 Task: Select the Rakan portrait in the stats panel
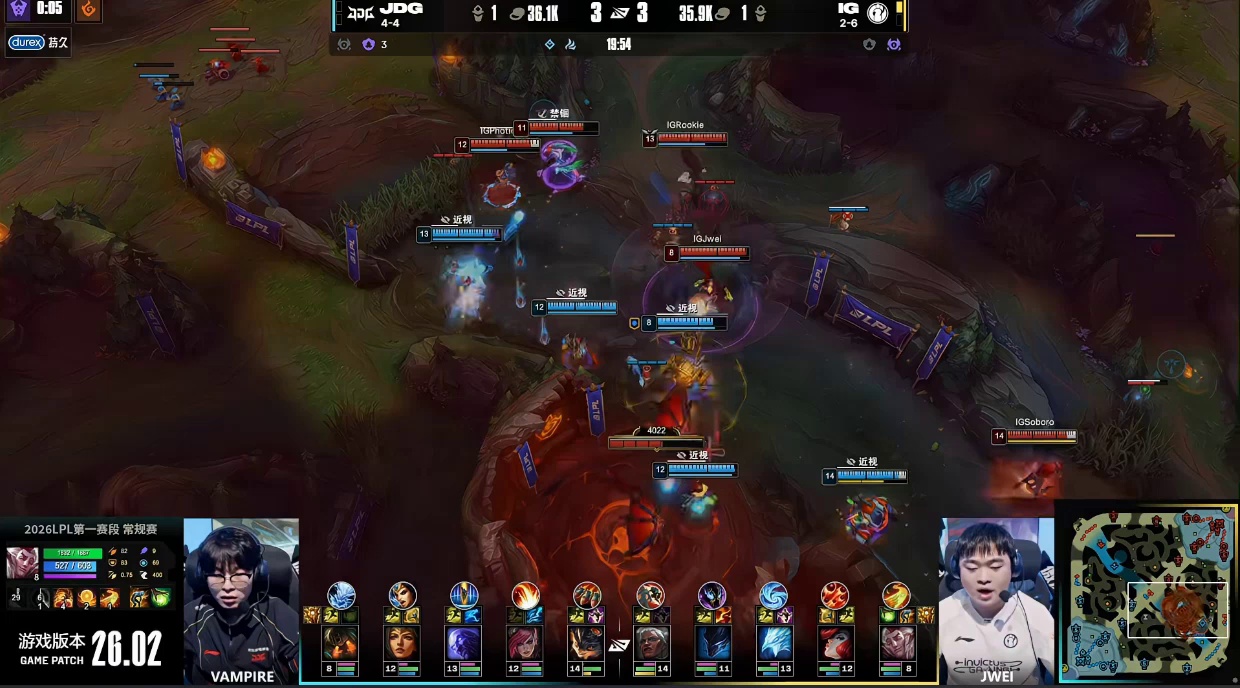pyautogui.click(x=23, y=562)
